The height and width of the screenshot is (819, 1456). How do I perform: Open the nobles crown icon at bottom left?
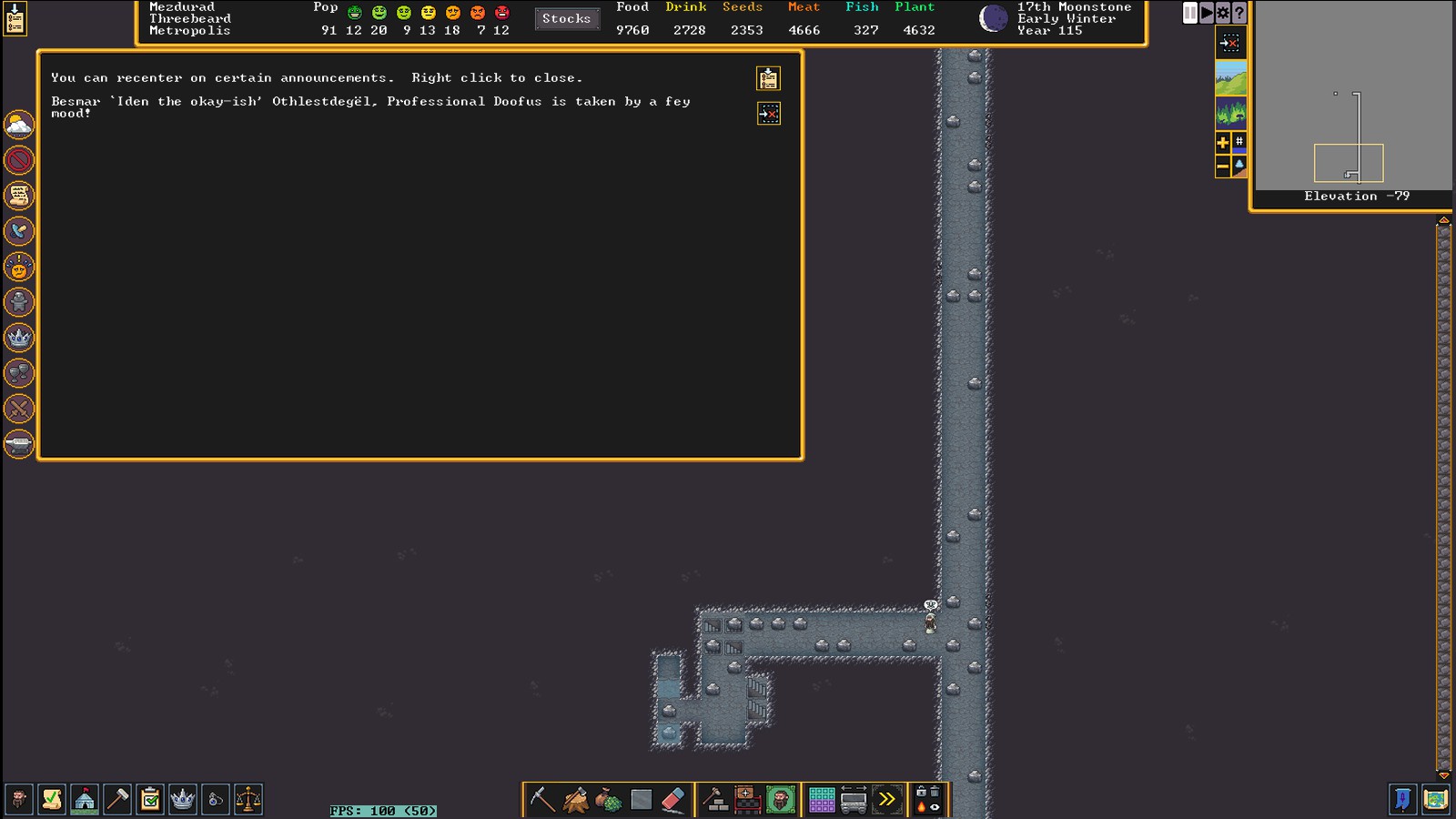[183, 800]
